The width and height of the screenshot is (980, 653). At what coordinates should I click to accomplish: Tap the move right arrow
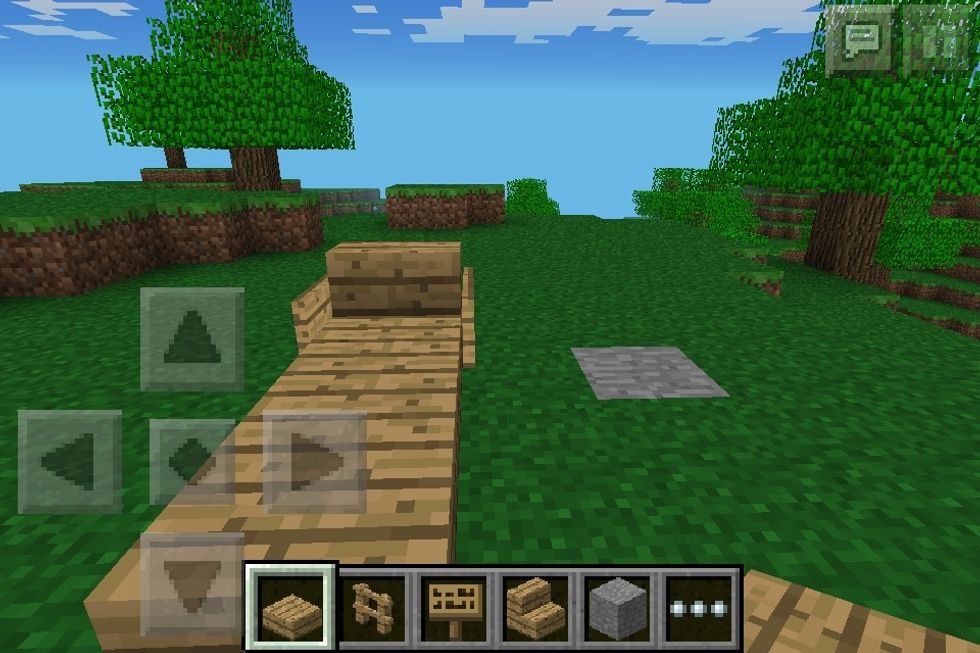315,461
